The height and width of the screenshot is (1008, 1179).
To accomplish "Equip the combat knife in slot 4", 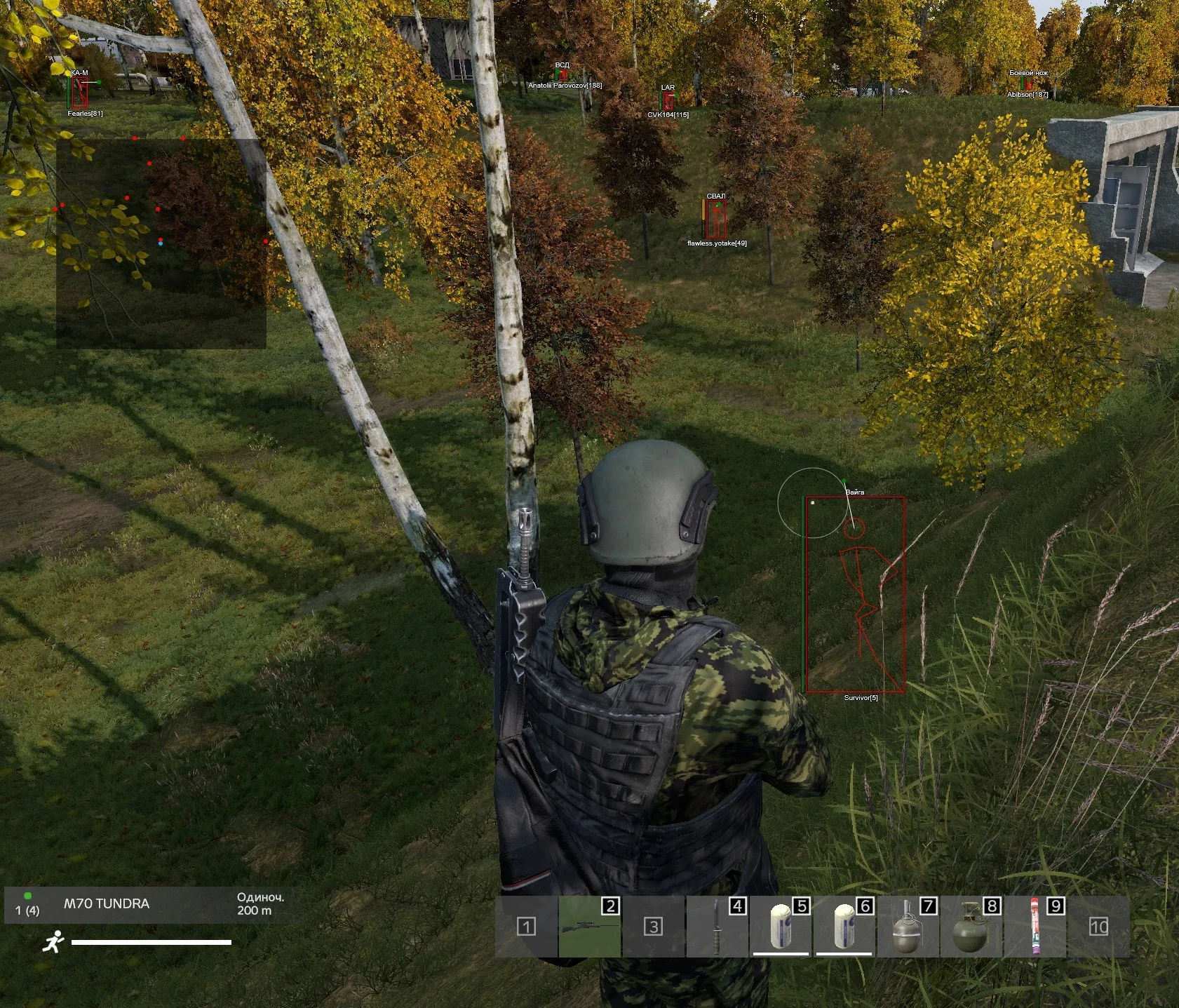I will coord(717,927).
